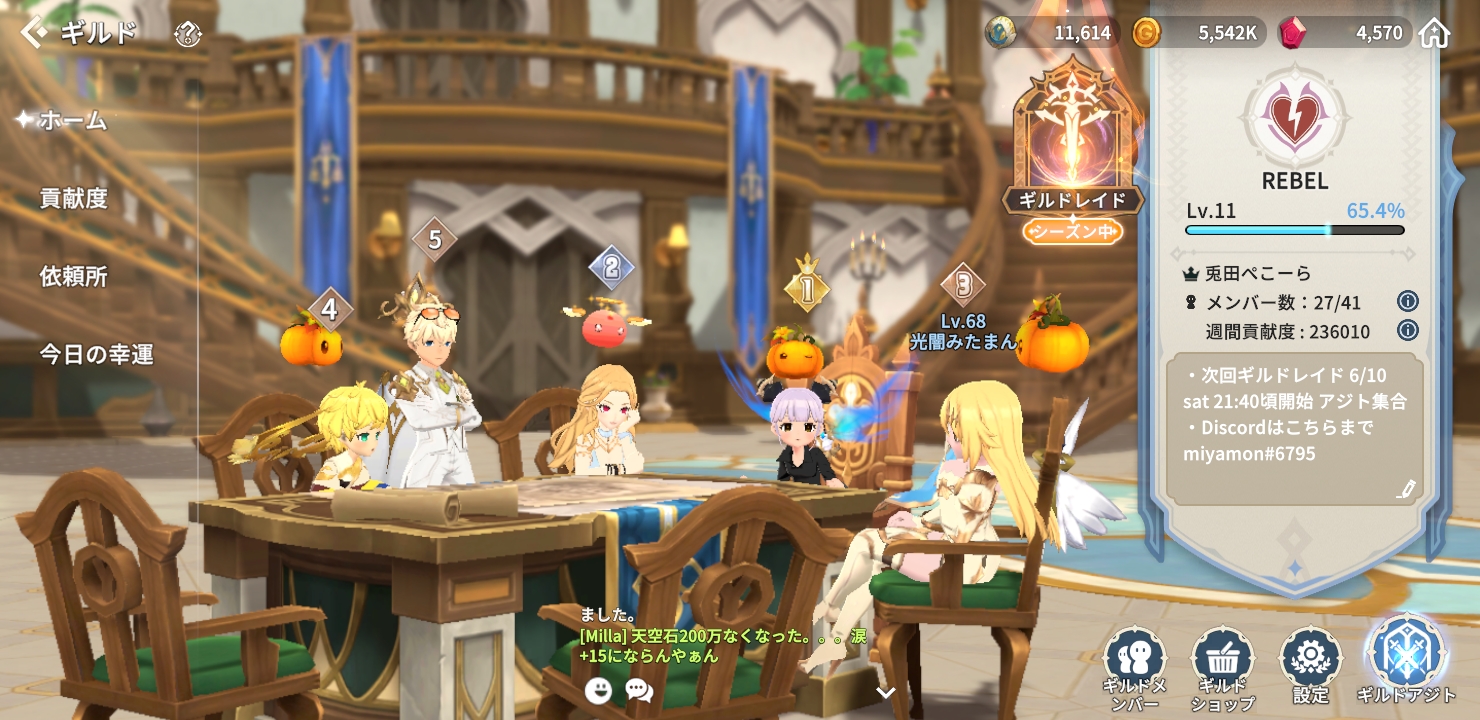Open the guild help question mark

click(x=188, y=35)
